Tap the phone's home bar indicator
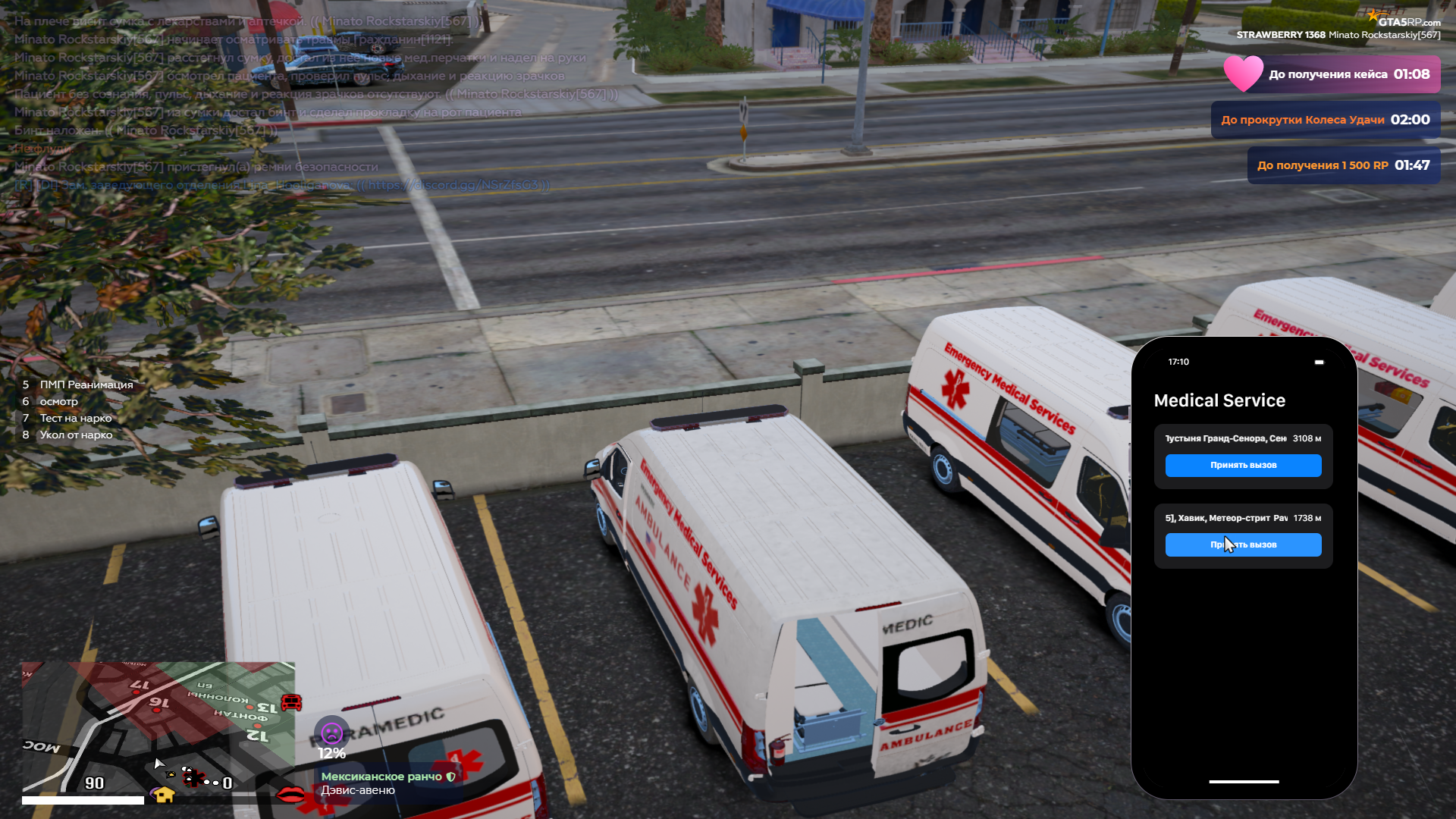This screenshot has height=819, width=1456. [1244, 782]
